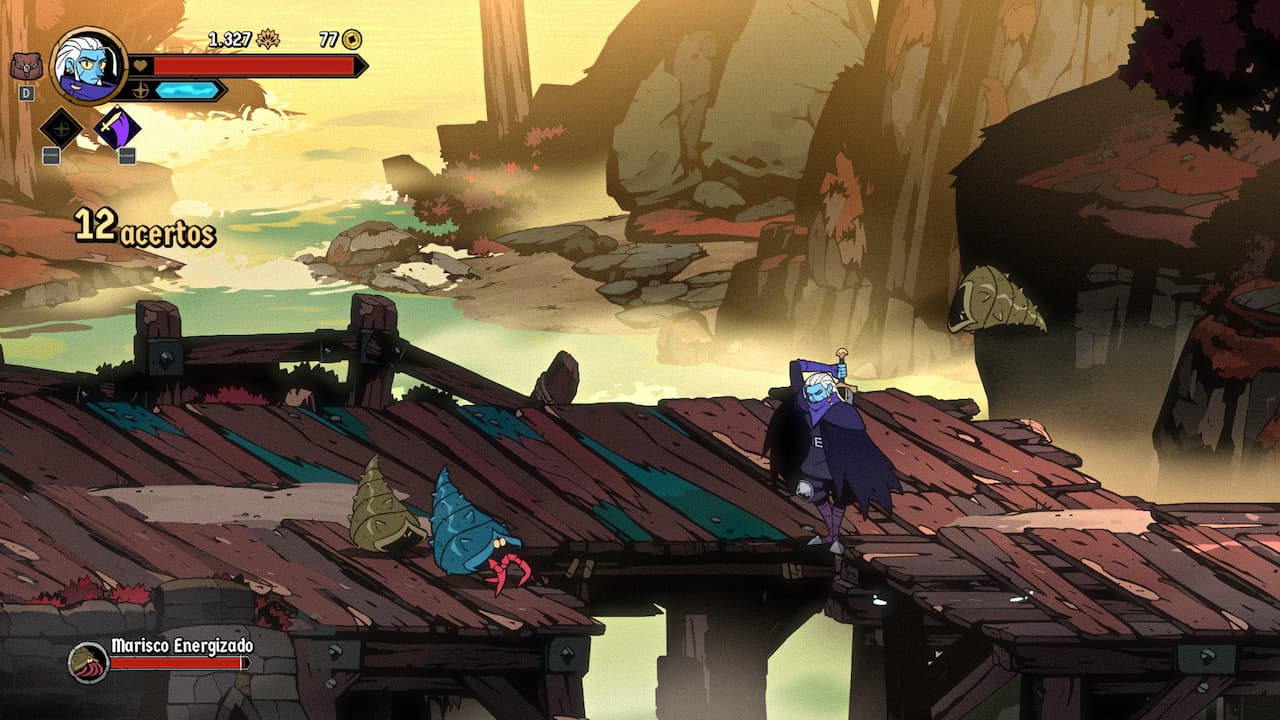Image resolution: width=1280 pixels, height=720 pixels.
Task: Open the leather bag inventory icon
Action: [26, 67]
